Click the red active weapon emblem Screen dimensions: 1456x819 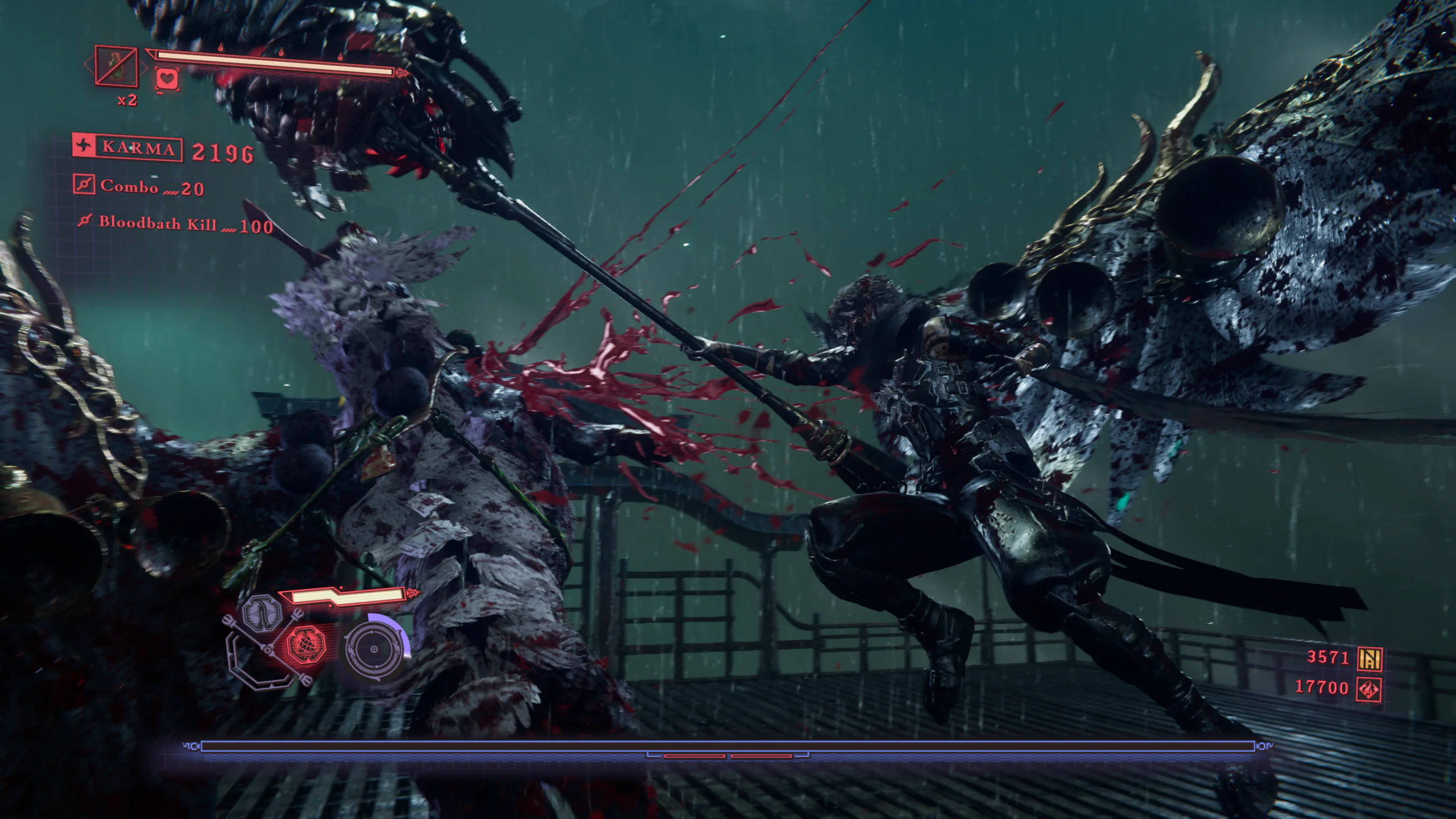(305, 647)
